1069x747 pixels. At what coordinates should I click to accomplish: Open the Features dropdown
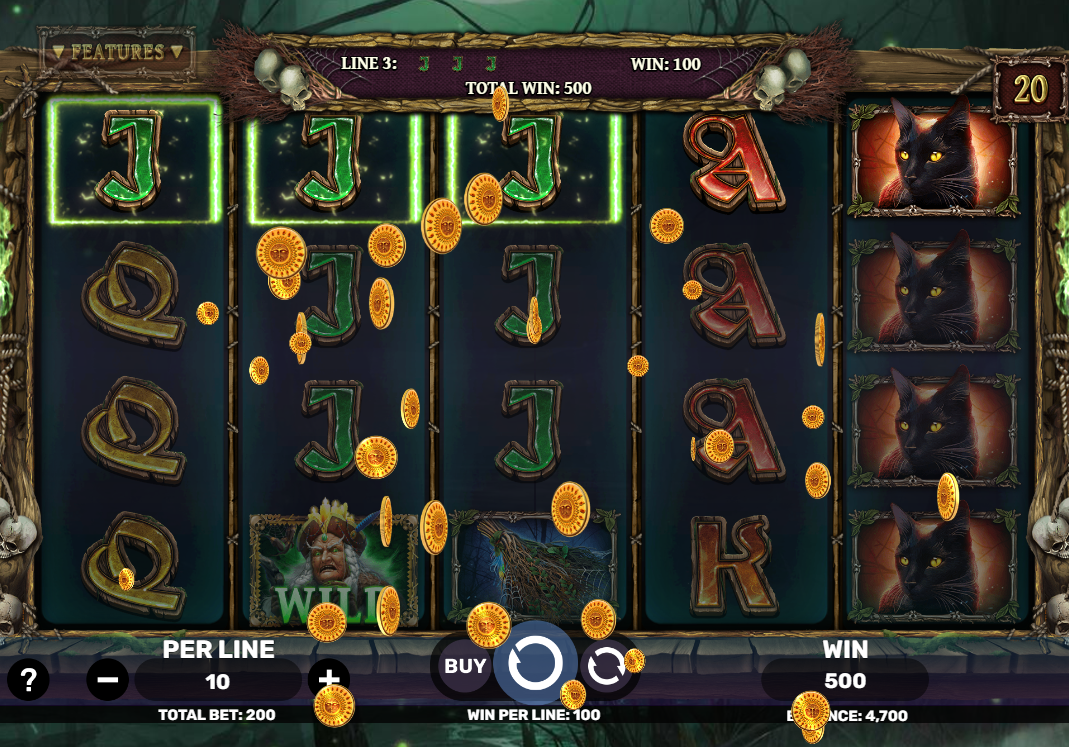pyautogui.click(x=118, y=51)
